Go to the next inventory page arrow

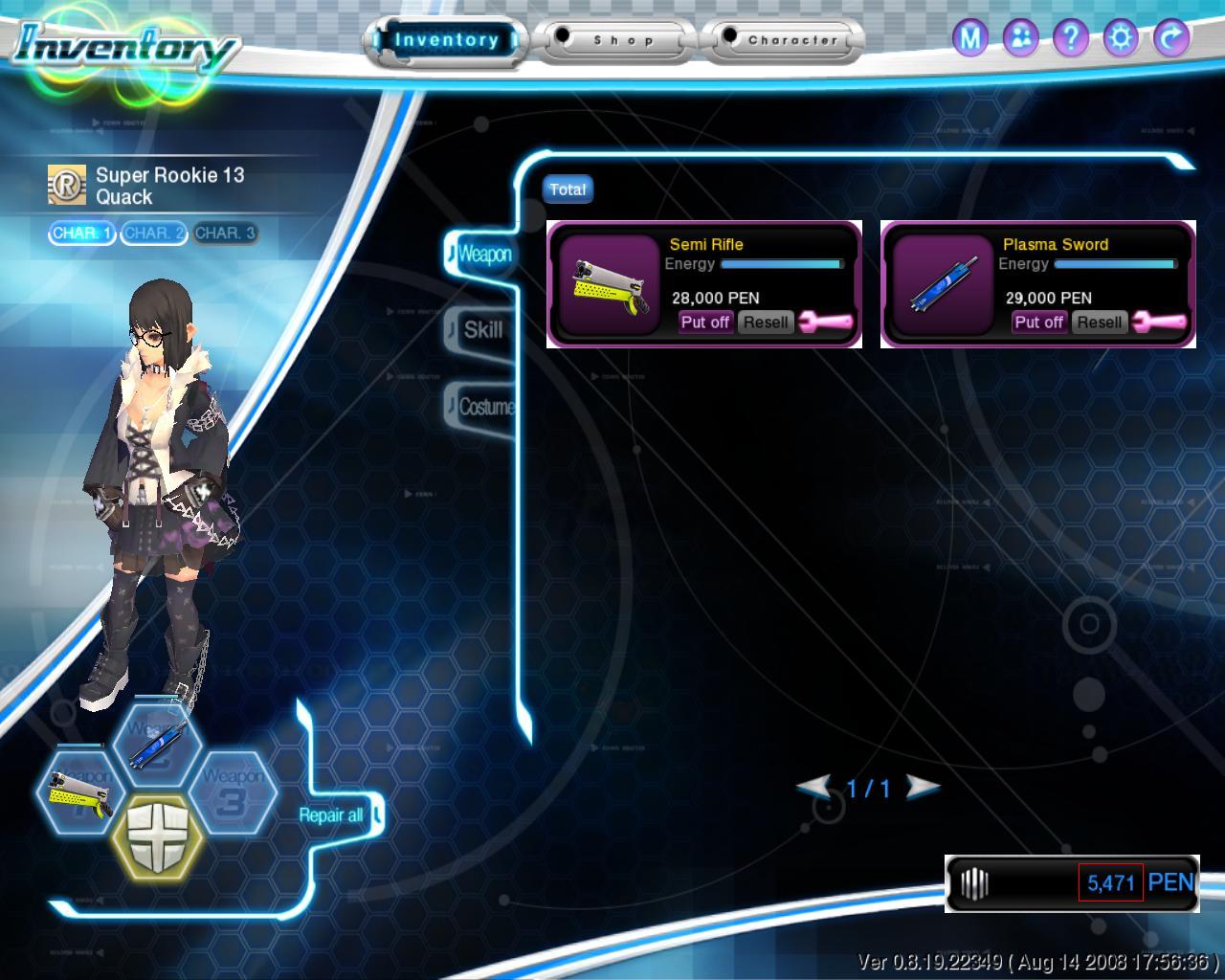[x=922, y=788]
